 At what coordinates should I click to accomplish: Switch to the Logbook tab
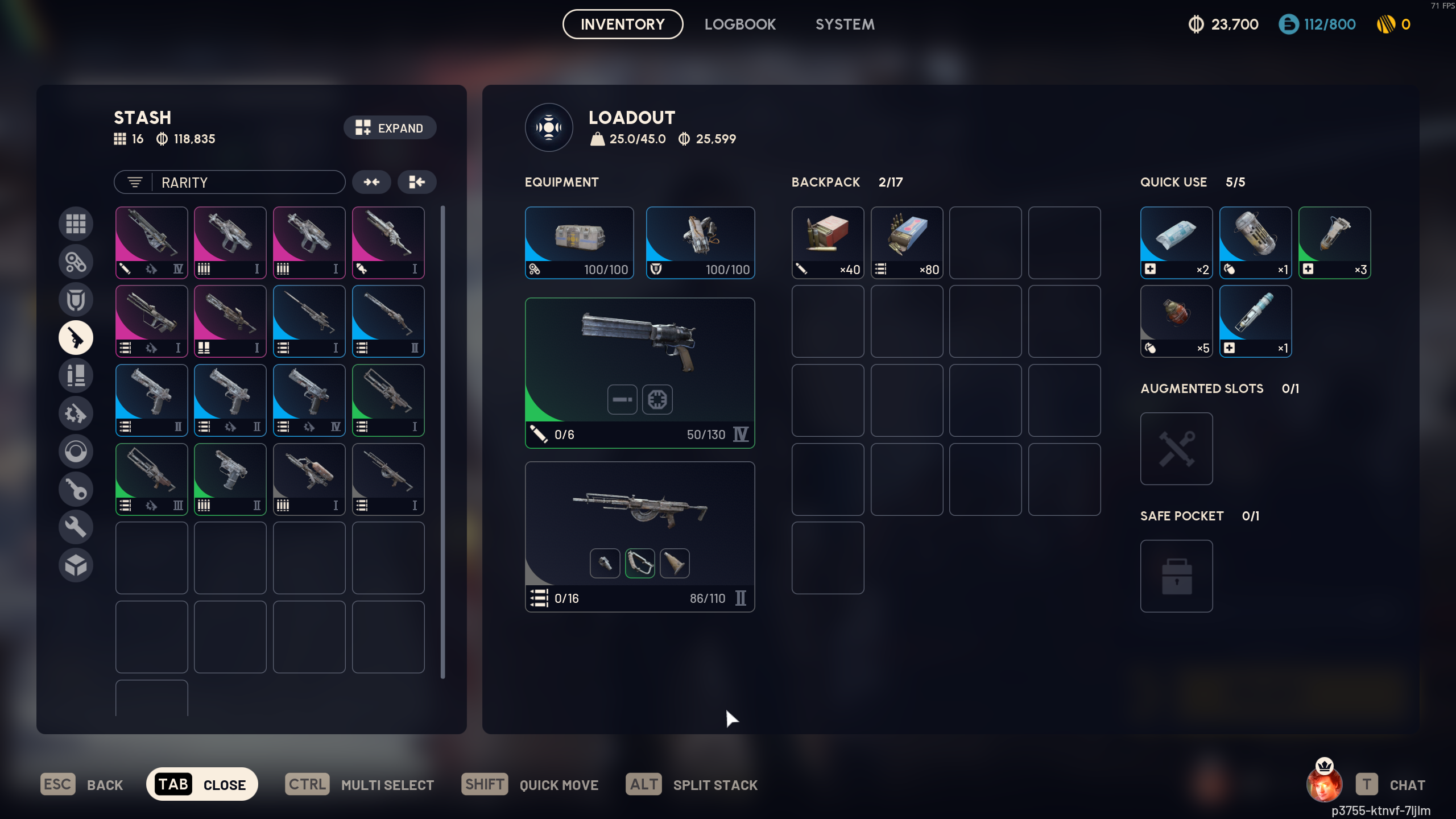[740, 24]
